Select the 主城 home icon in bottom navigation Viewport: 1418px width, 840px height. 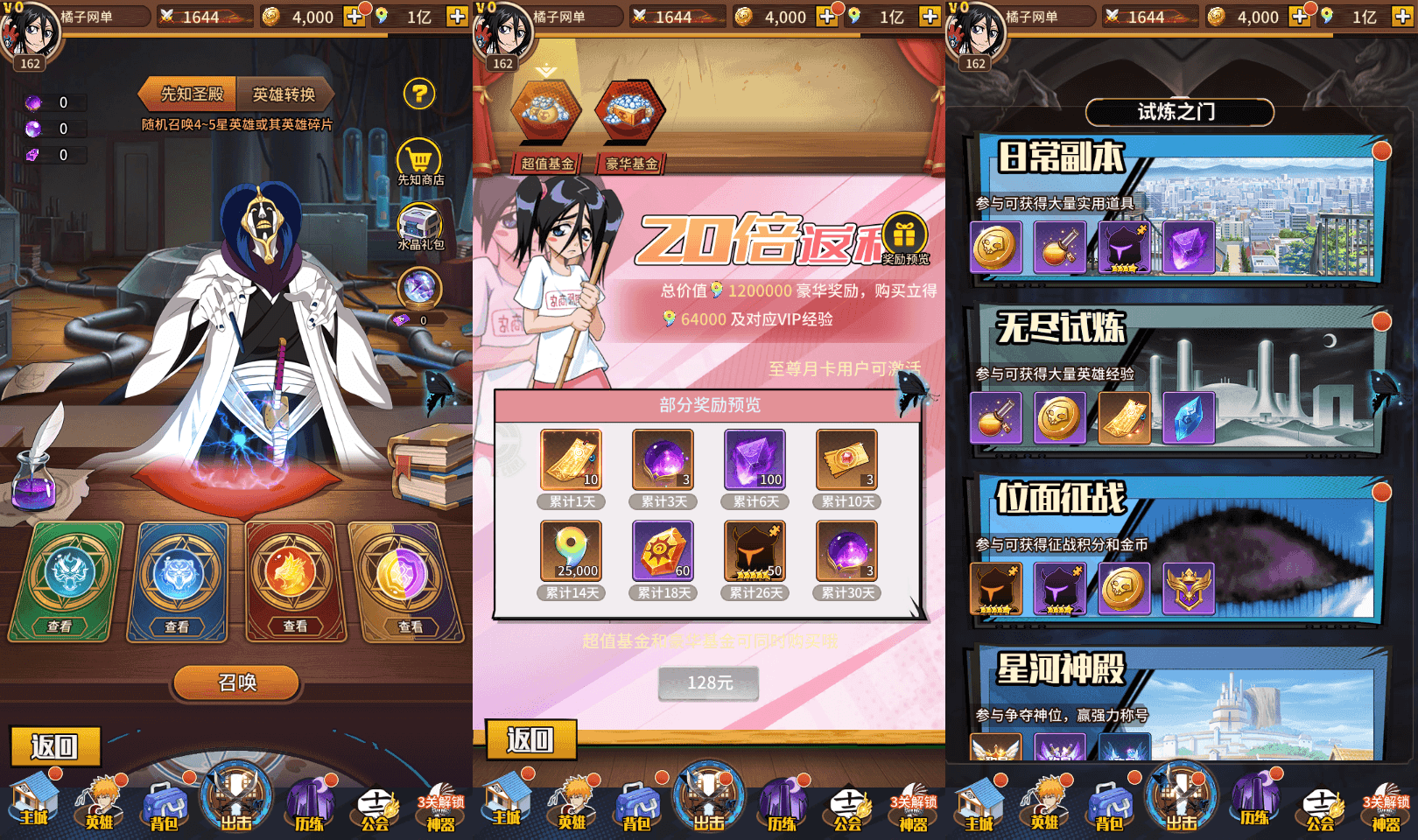coord(35,801)
